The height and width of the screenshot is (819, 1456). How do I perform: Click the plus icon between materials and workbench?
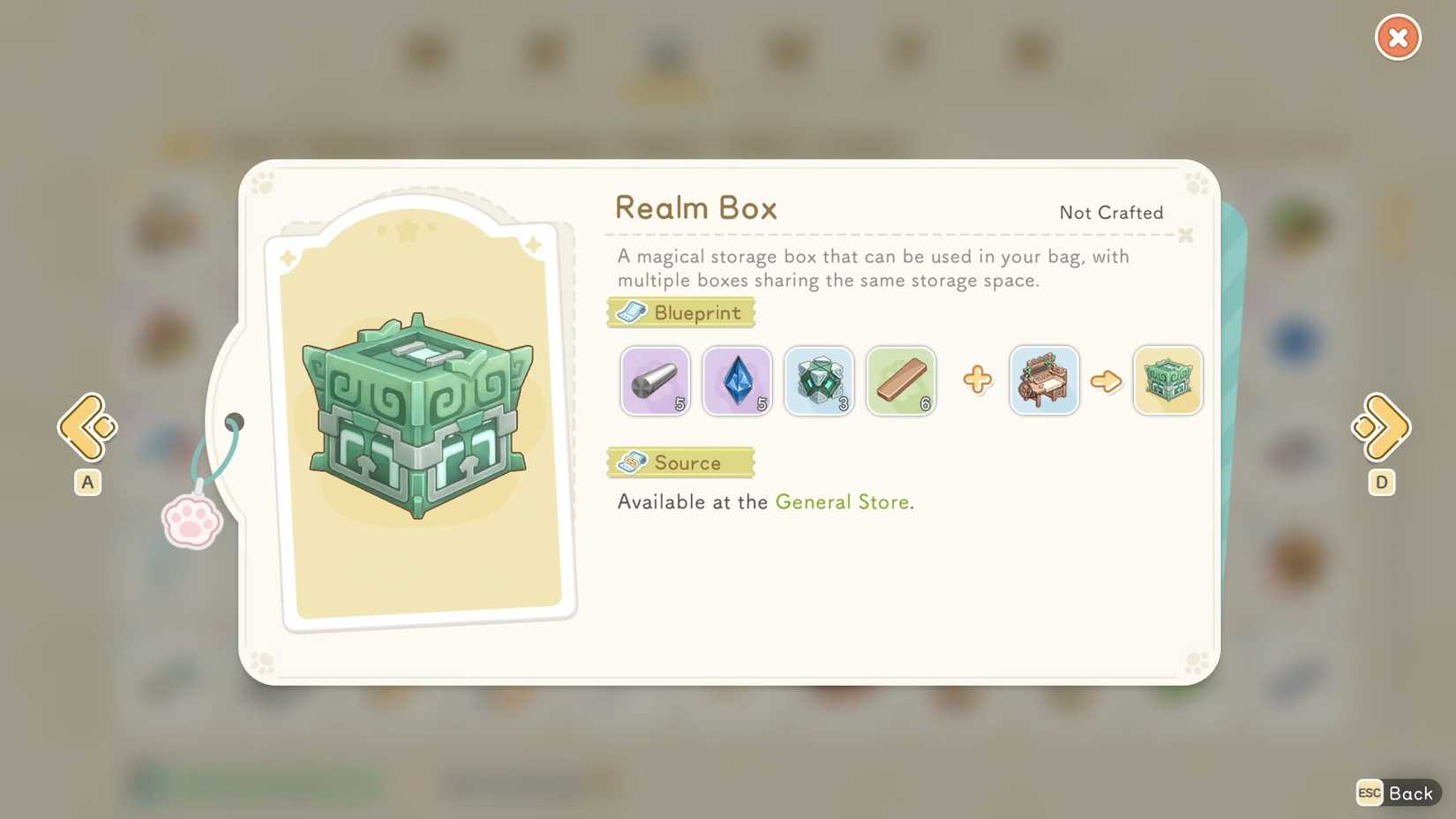pos(976,379)
